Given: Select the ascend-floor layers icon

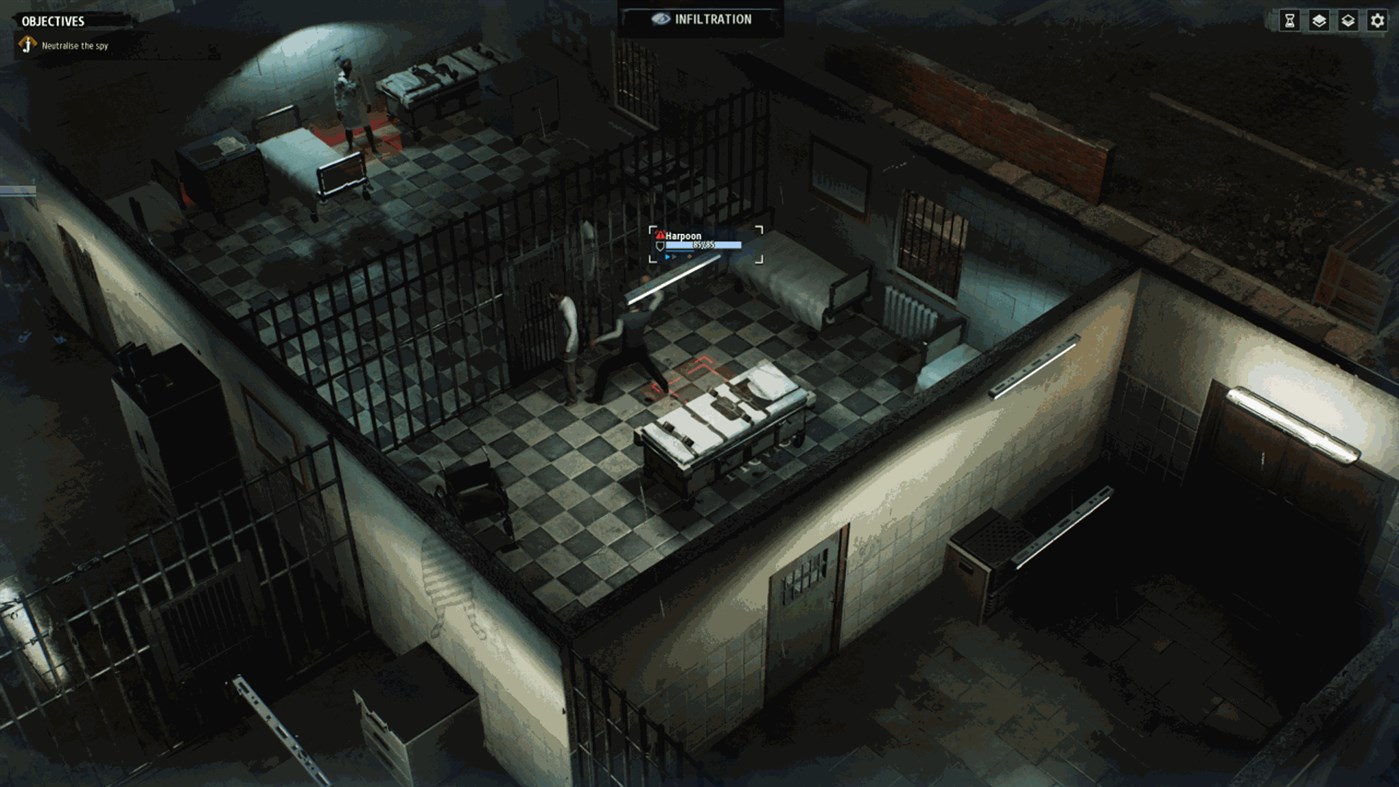Looking at the screenshot, I should 1319,19.
